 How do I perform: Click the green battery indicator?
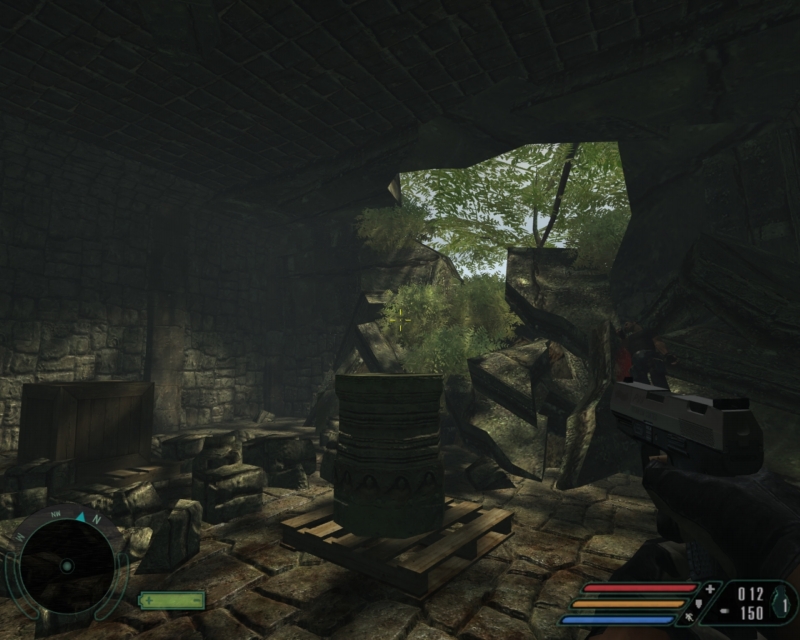coord(172,600)
